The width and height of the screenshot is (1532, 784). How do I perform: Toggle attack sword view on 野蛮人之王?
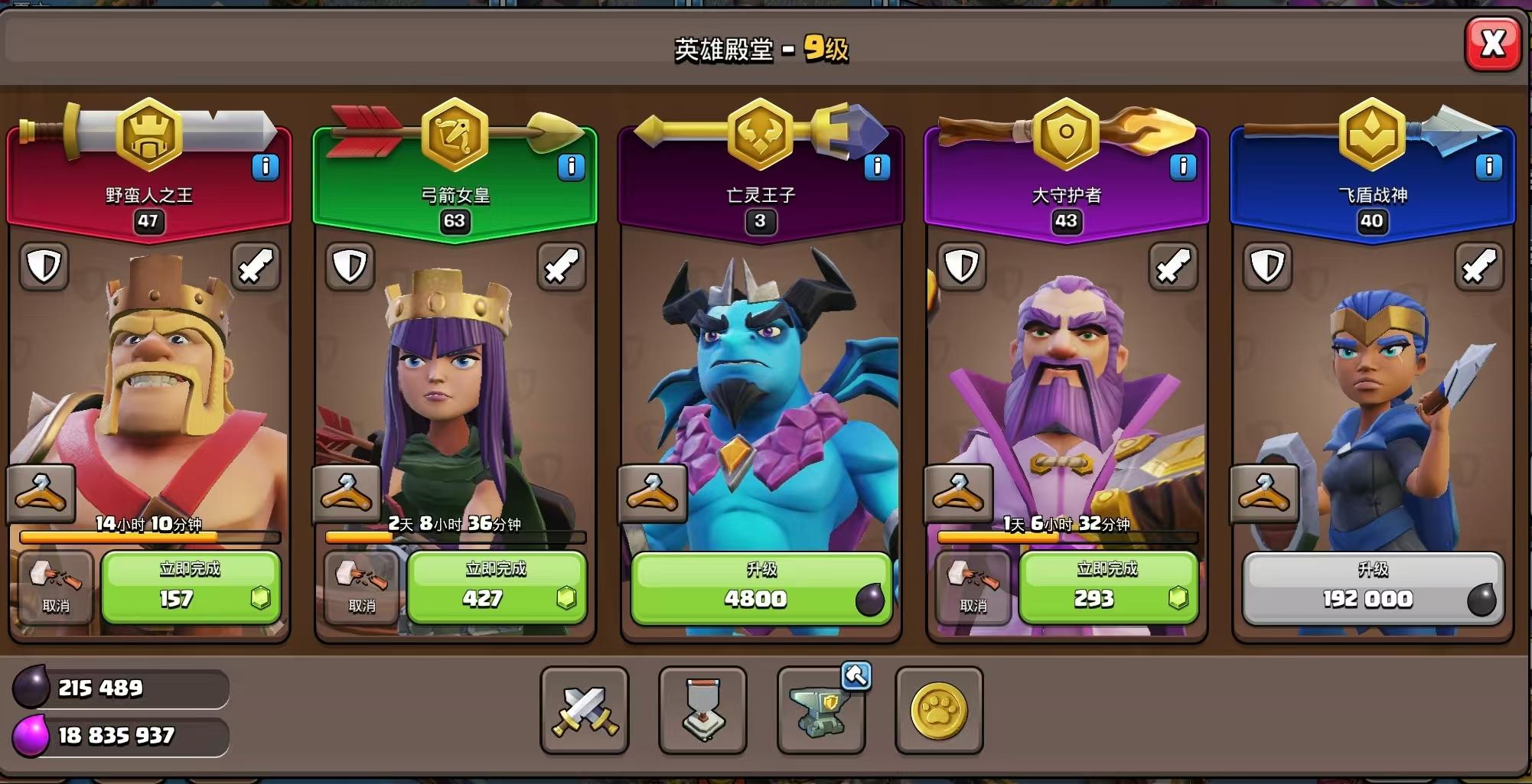pos(257,266)
